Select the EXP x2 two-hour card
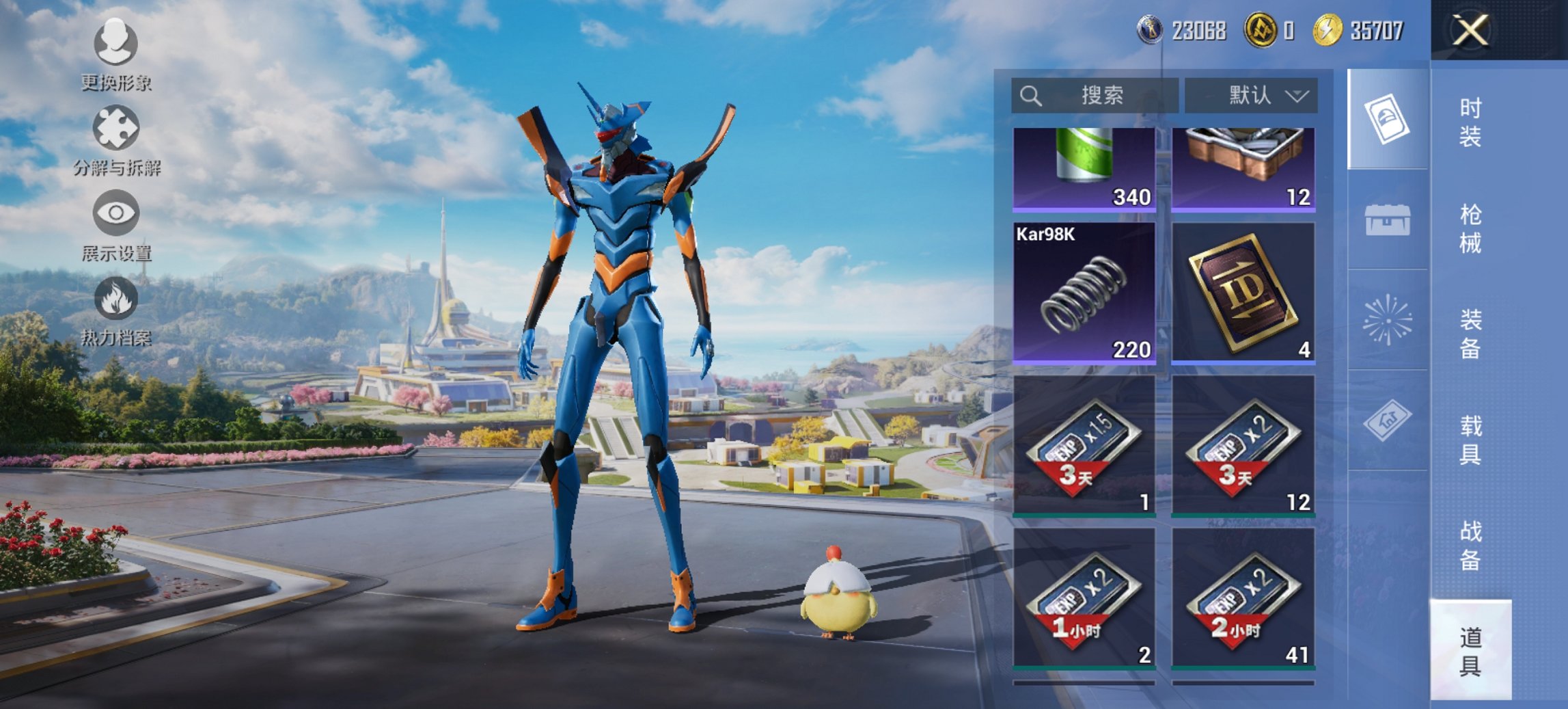The image size is (1568, 709). tap(1243, 598)
